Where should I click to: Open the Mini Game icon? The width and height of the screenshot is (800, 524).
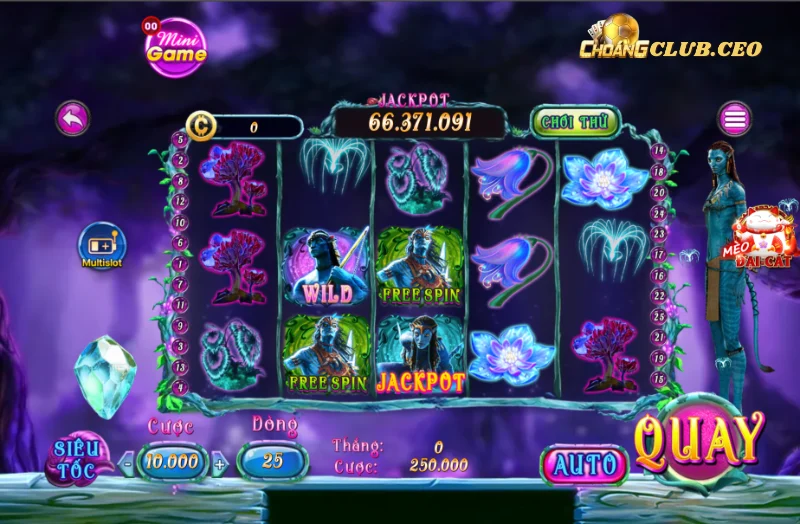pos(174,47)
